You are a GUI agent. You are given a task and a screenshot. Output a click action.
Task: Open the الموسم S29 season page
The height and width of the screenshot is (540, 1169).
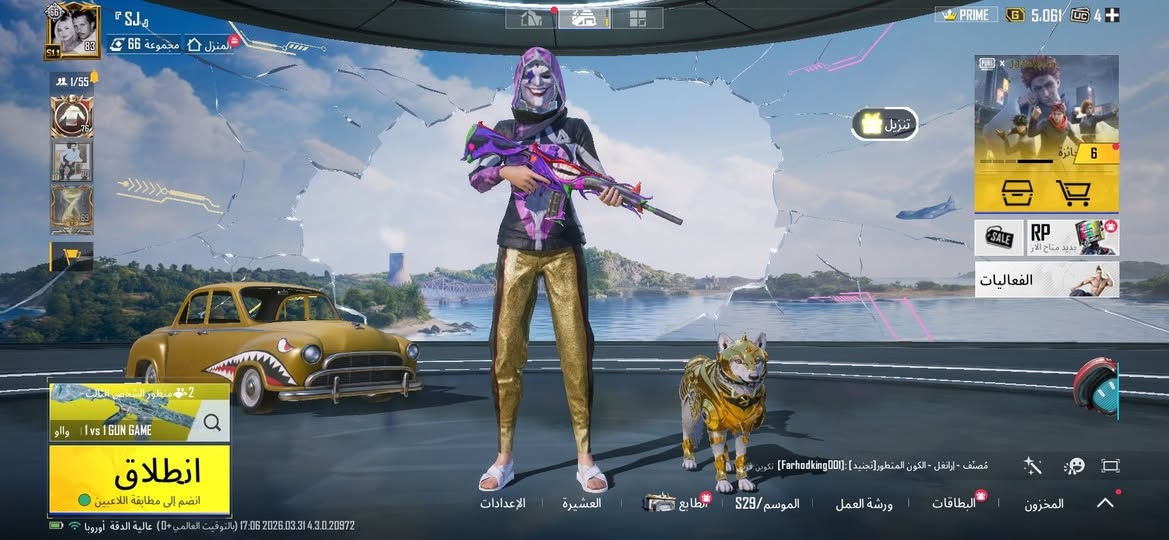pos(767,503)
